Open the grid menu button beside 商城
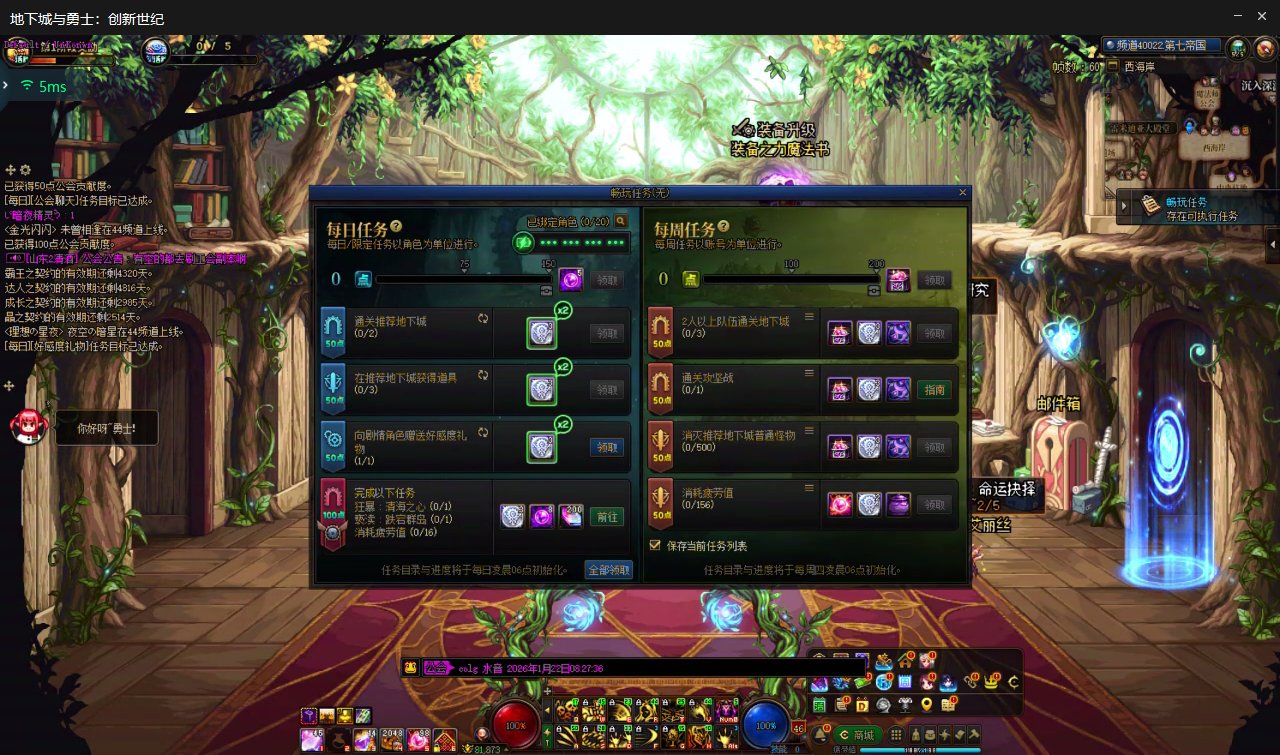 pos(897,735)
